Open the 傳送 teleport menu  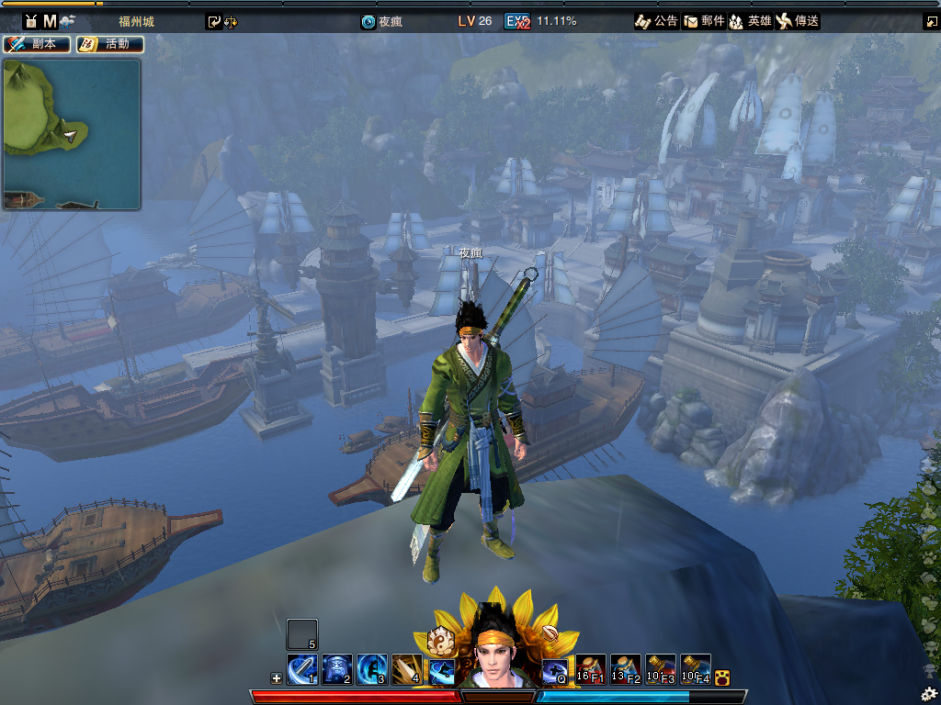(798, 21)
